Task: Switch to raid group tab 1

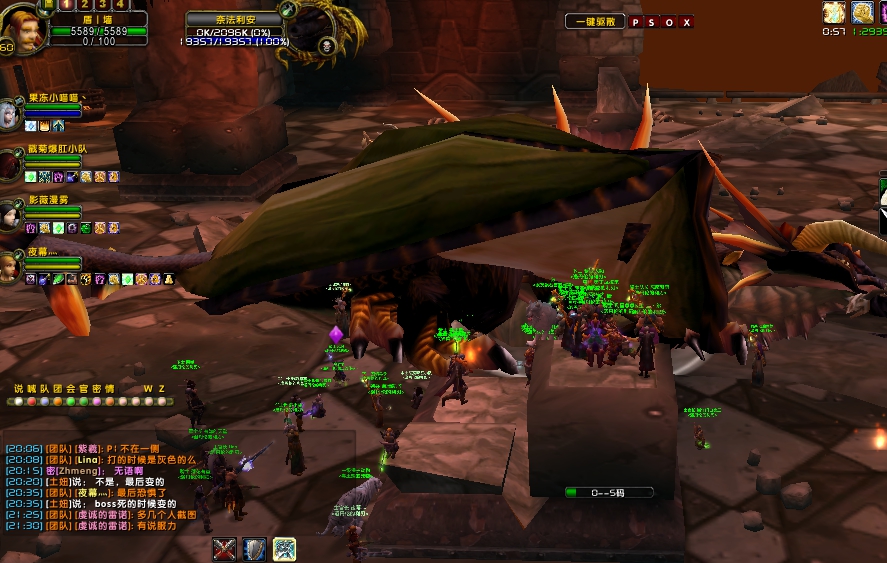Action: (66, 5)
